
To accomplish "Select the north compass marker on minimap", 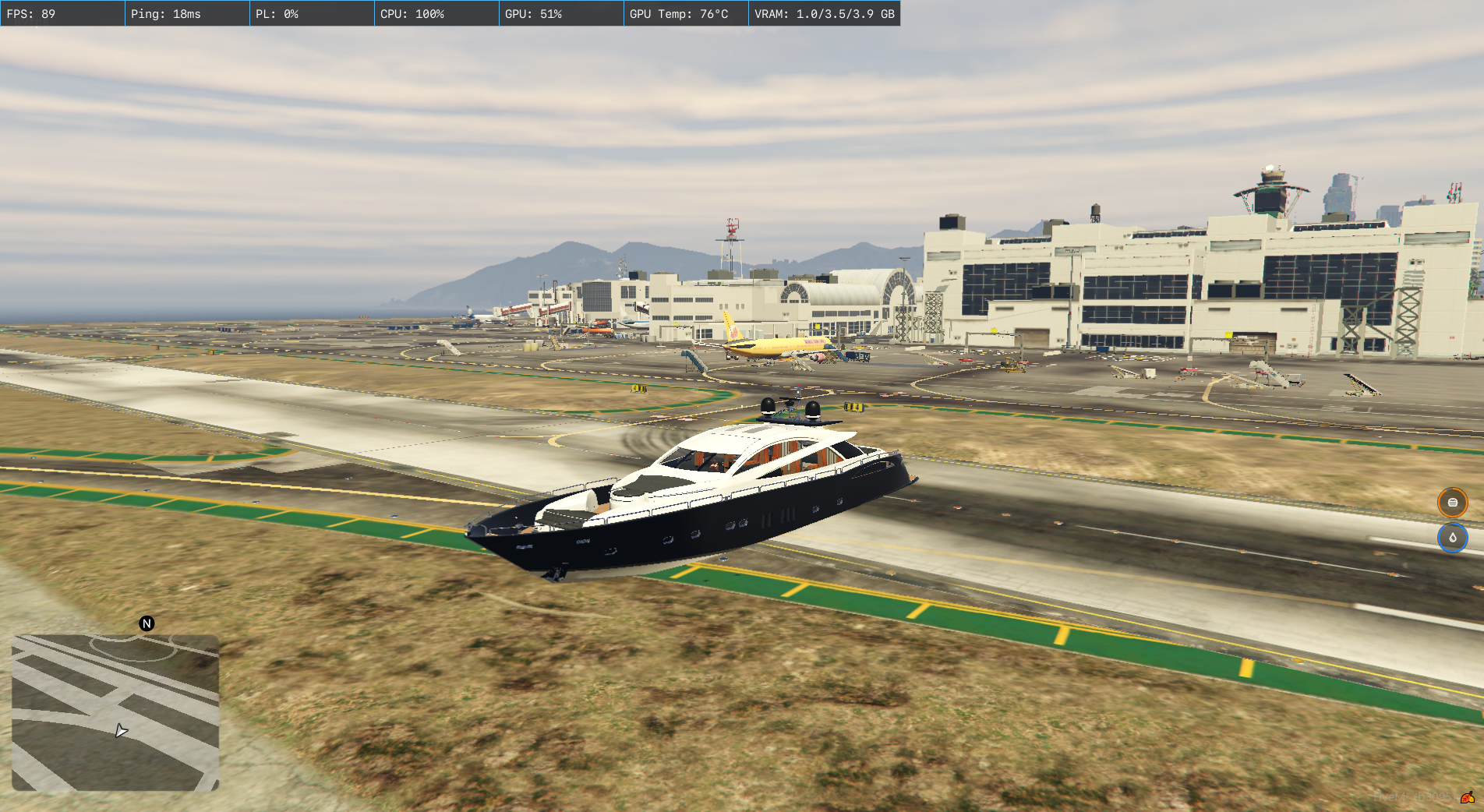I will pyautogui.click(x=147, y=623).
